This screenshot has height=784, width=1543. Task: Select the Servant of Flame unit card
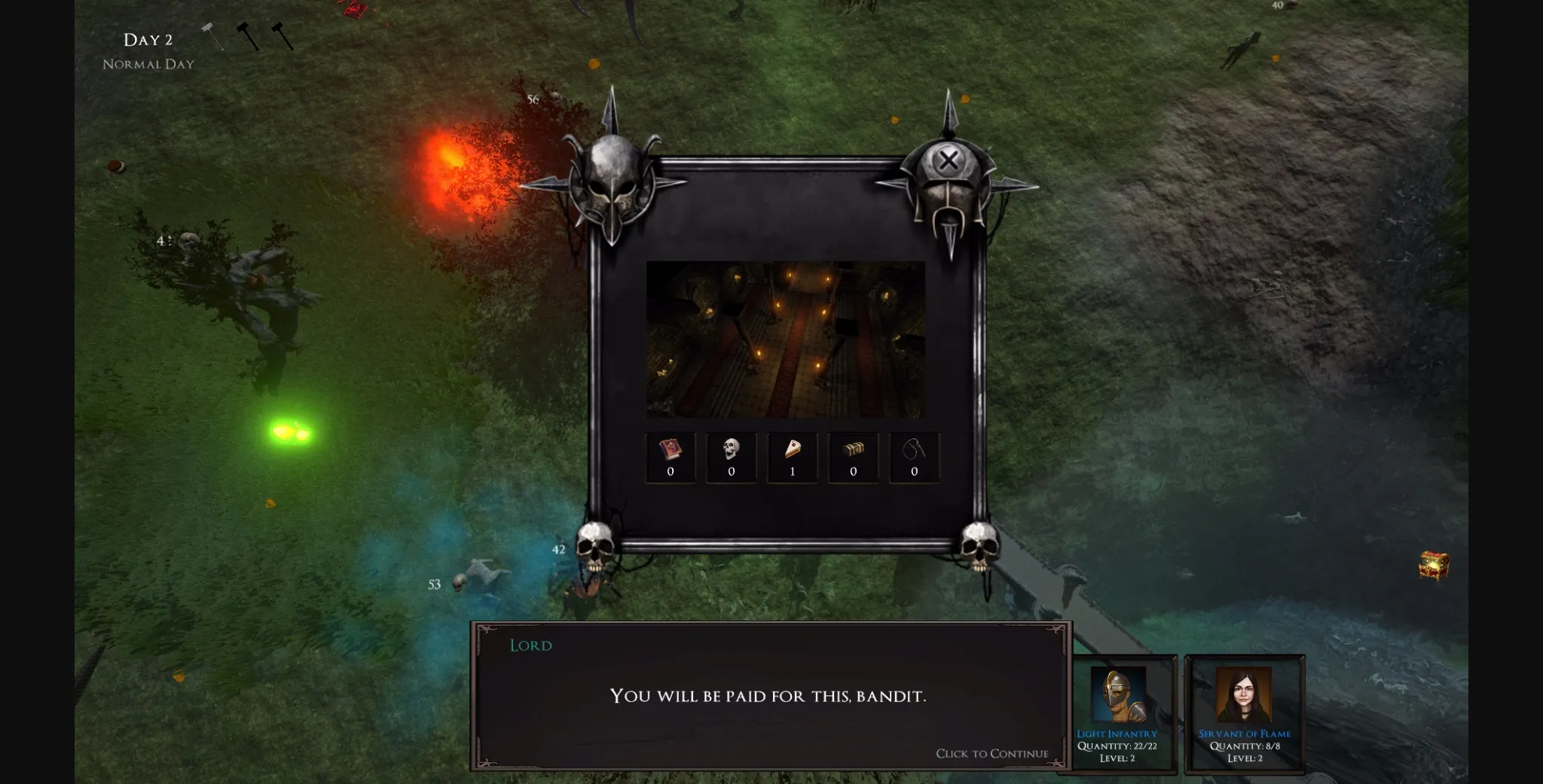(x=1245, y=713)
